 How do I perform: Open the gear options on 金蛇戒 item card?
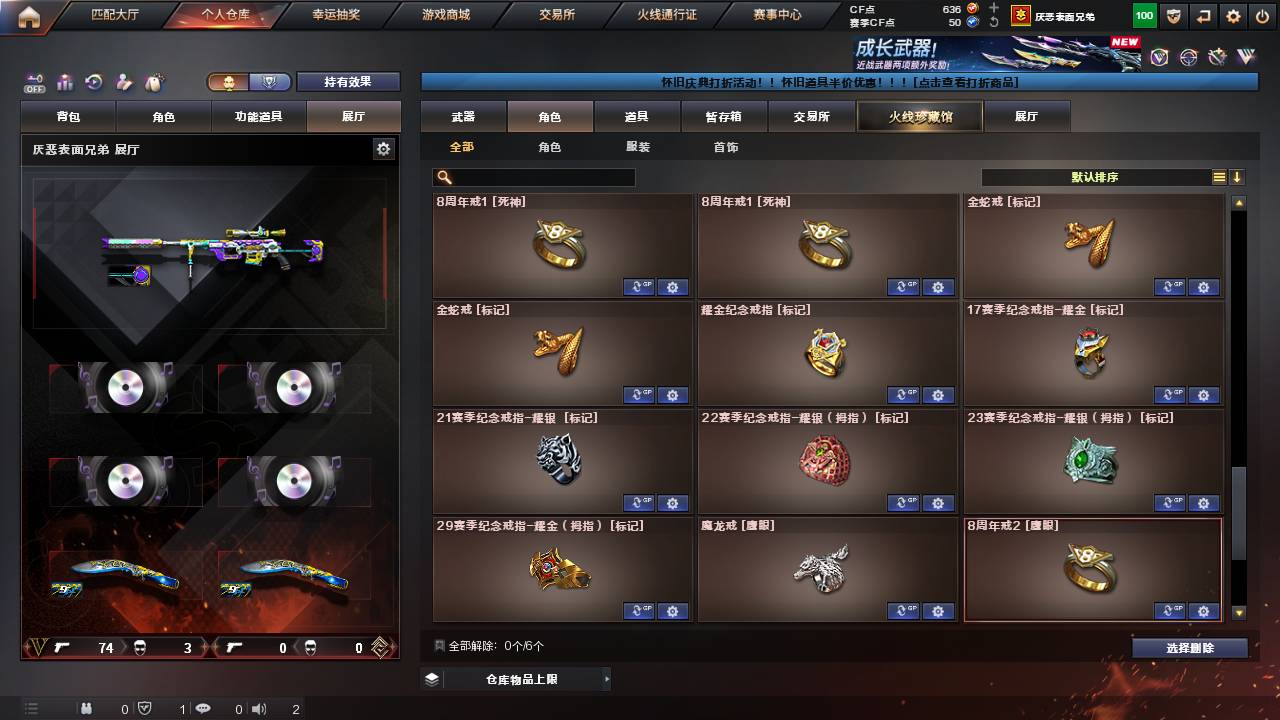coord(1204,287)
